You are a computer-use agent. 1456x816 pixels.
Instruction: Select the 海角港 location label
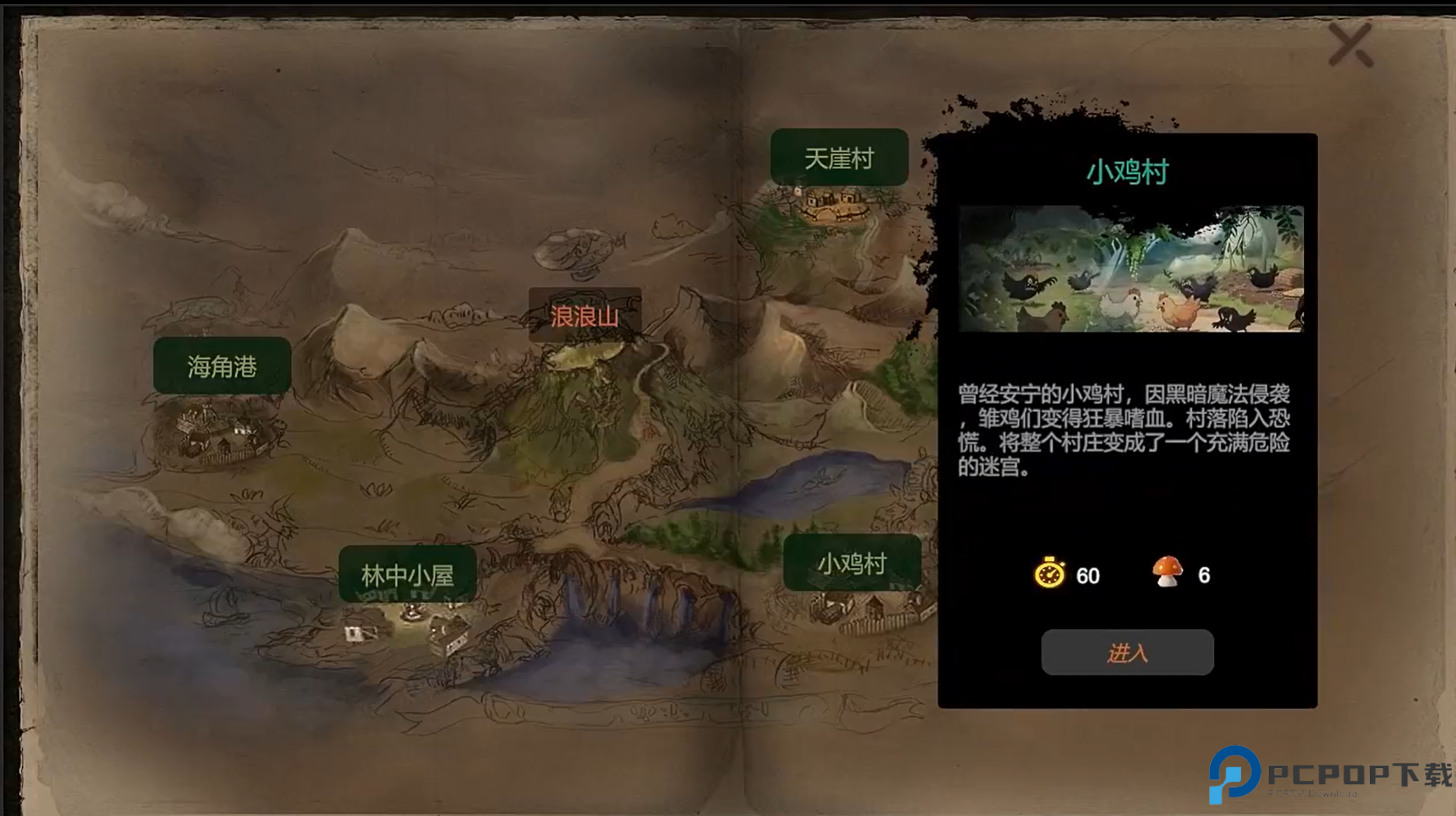tap(222, 365)
